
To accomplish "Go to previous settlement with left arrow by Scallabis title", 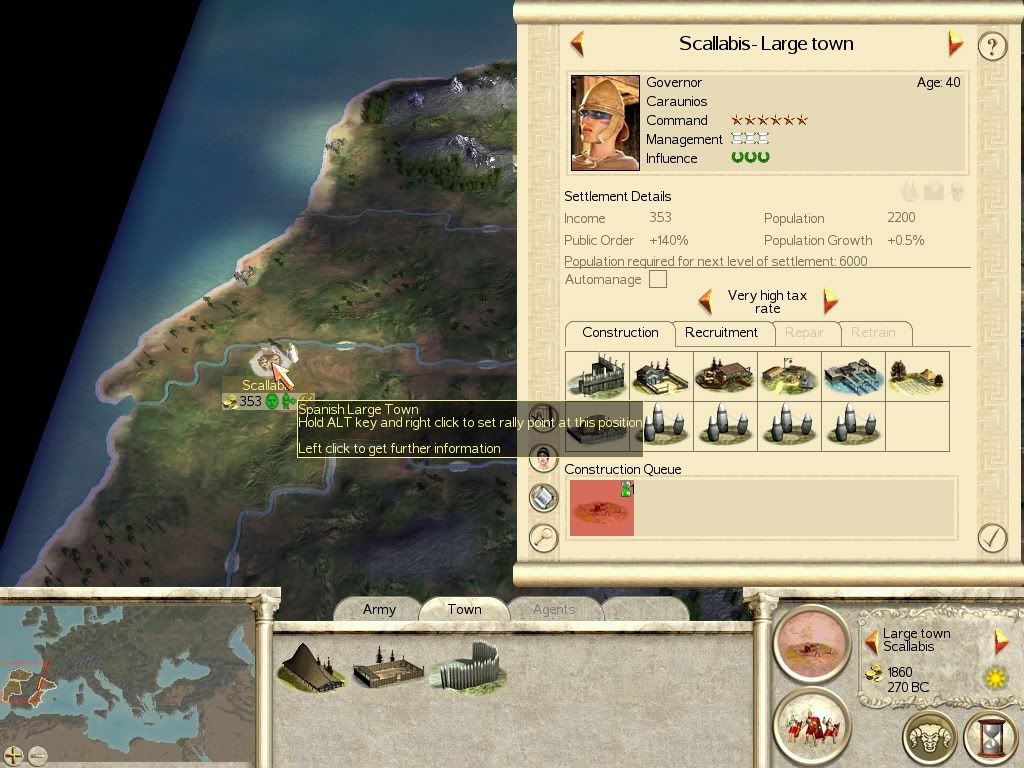I will (577, 44).
